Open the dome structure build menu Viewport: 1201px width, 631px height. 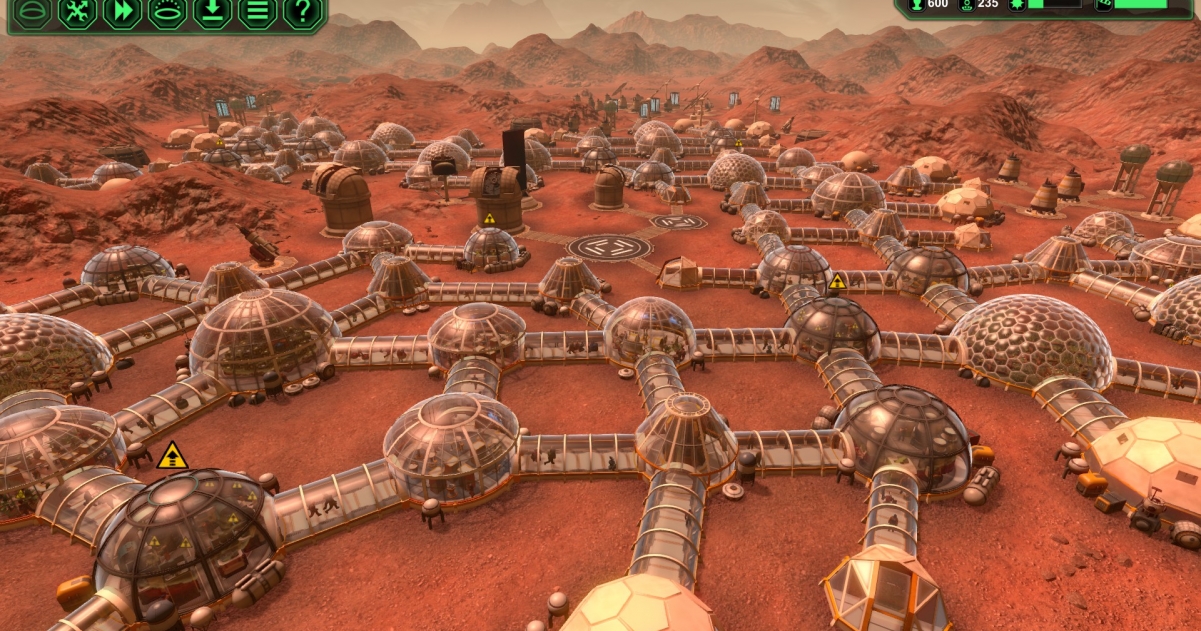click(x=31, y=13)
